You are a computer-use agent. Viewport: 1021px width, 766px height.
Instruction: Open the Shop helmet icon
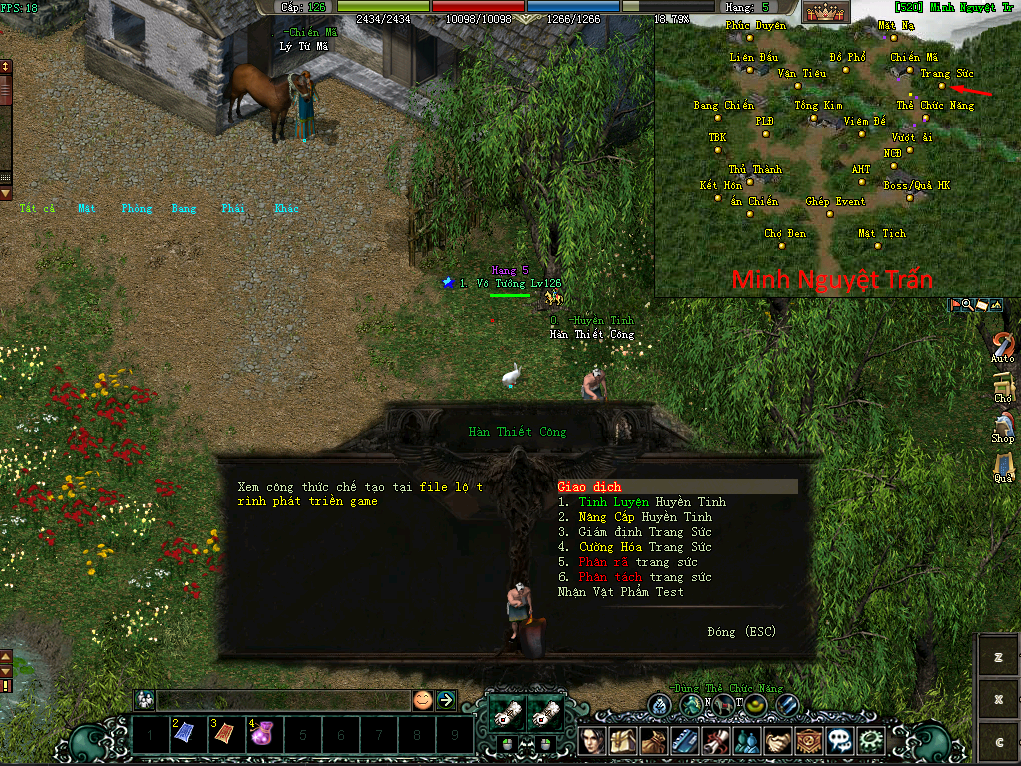point(1002,425)
